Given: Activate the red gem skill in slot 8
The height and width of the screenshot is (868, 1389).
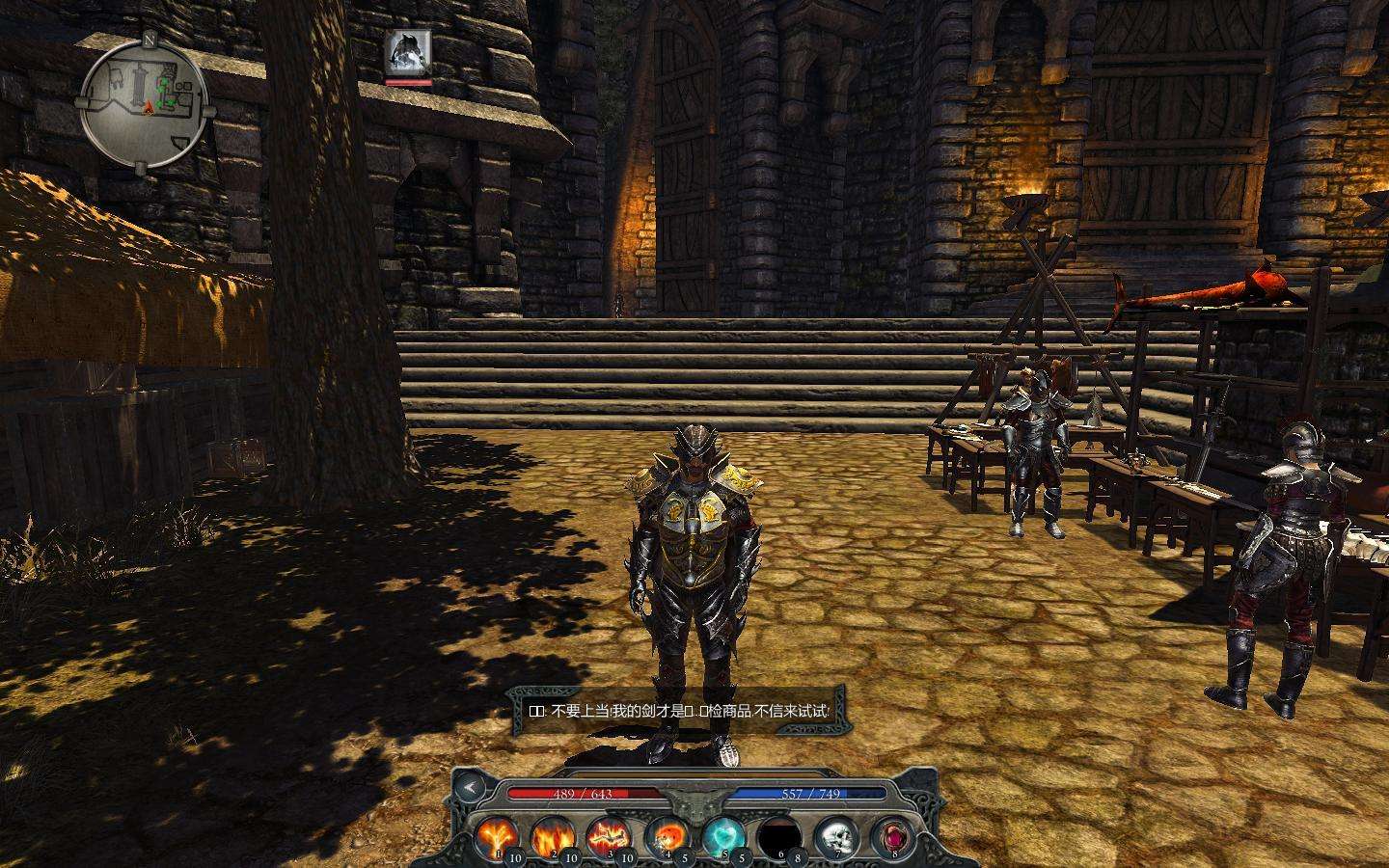Looking at the screenshot, I should point(892,835).
